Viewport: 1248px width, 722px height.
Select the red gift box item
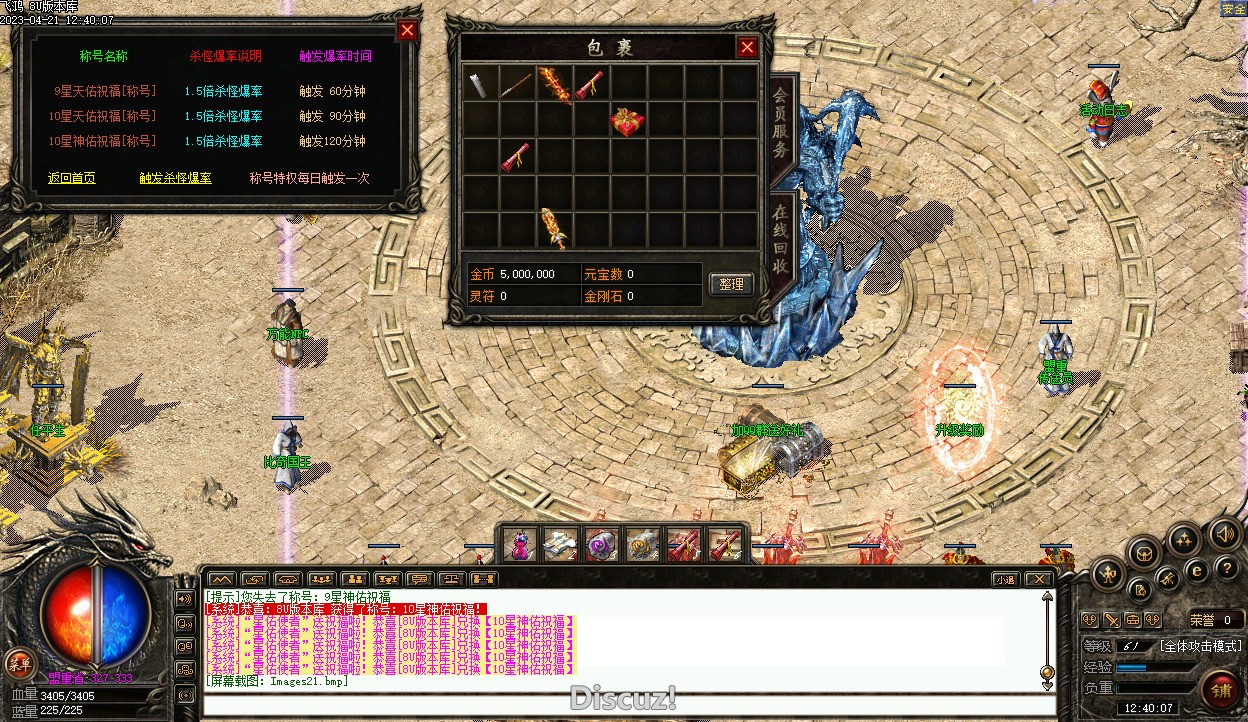coord(627,121)
